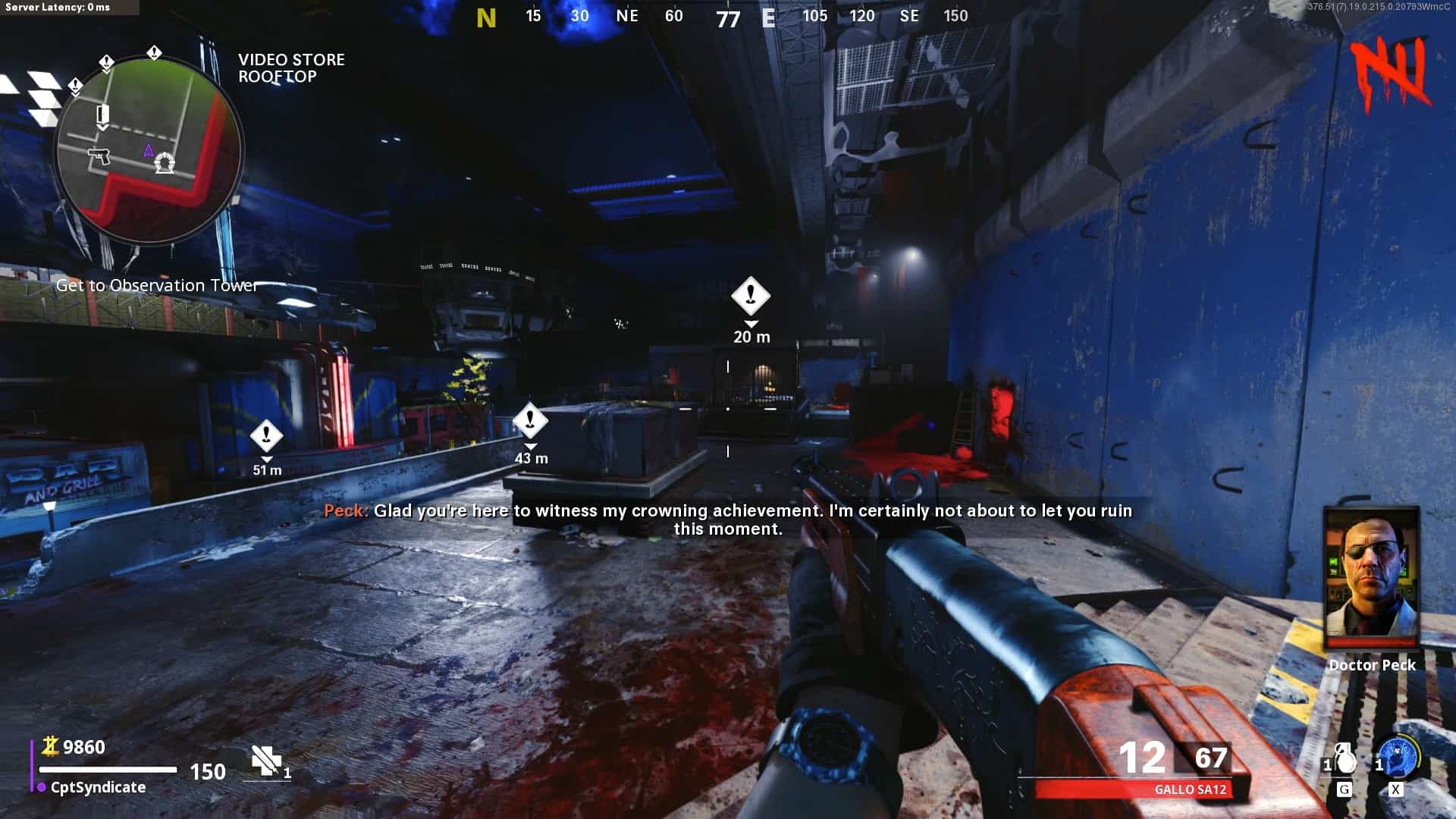The height and width of the screenshot is (819, 1456).
Task: Click the pistol icon on the minimap
Action: point(99,155)
